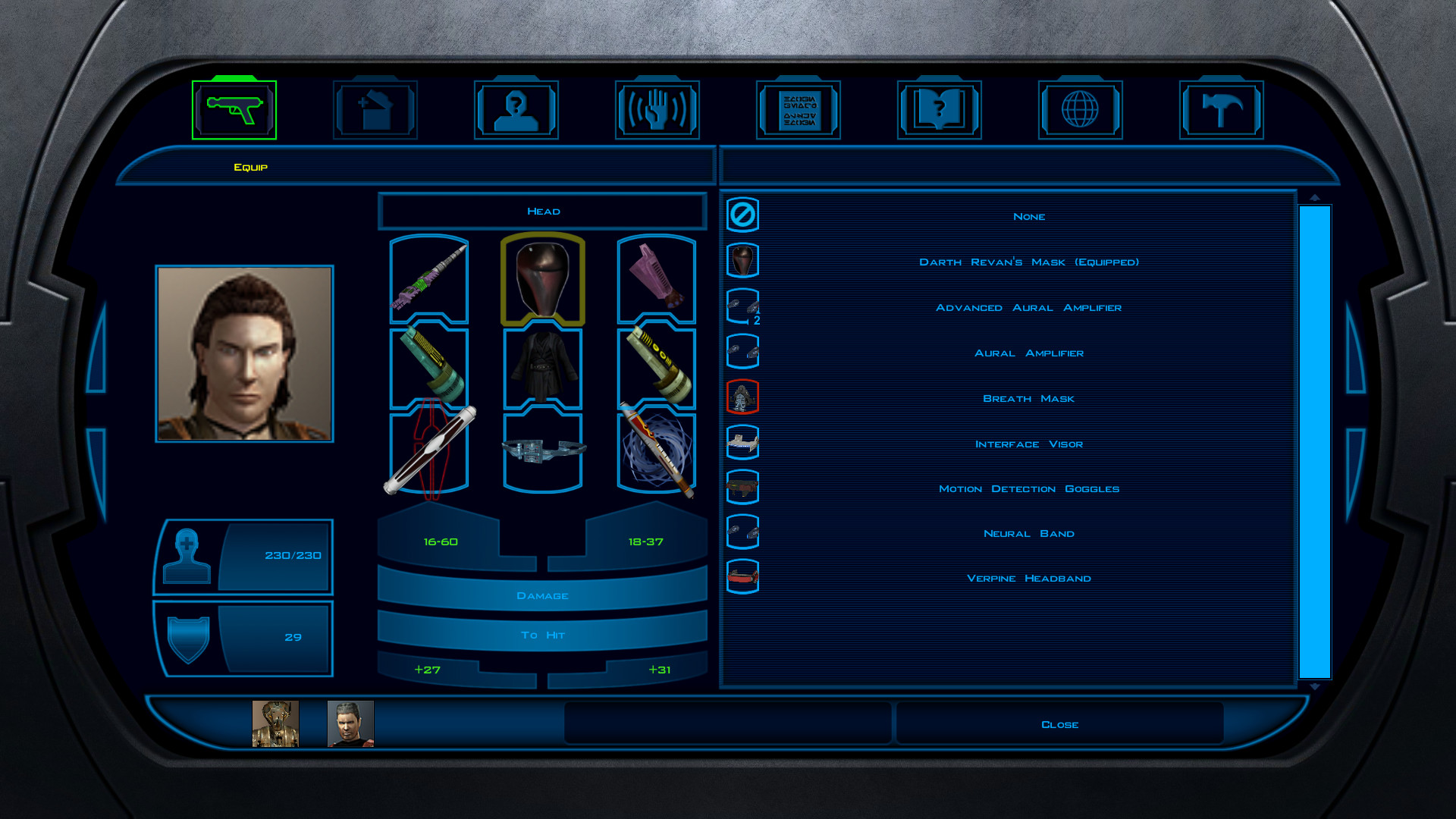Open the abilities tab with the hand icon
The height and width of the screenshot is (819, 1456).
pos(657,110)
